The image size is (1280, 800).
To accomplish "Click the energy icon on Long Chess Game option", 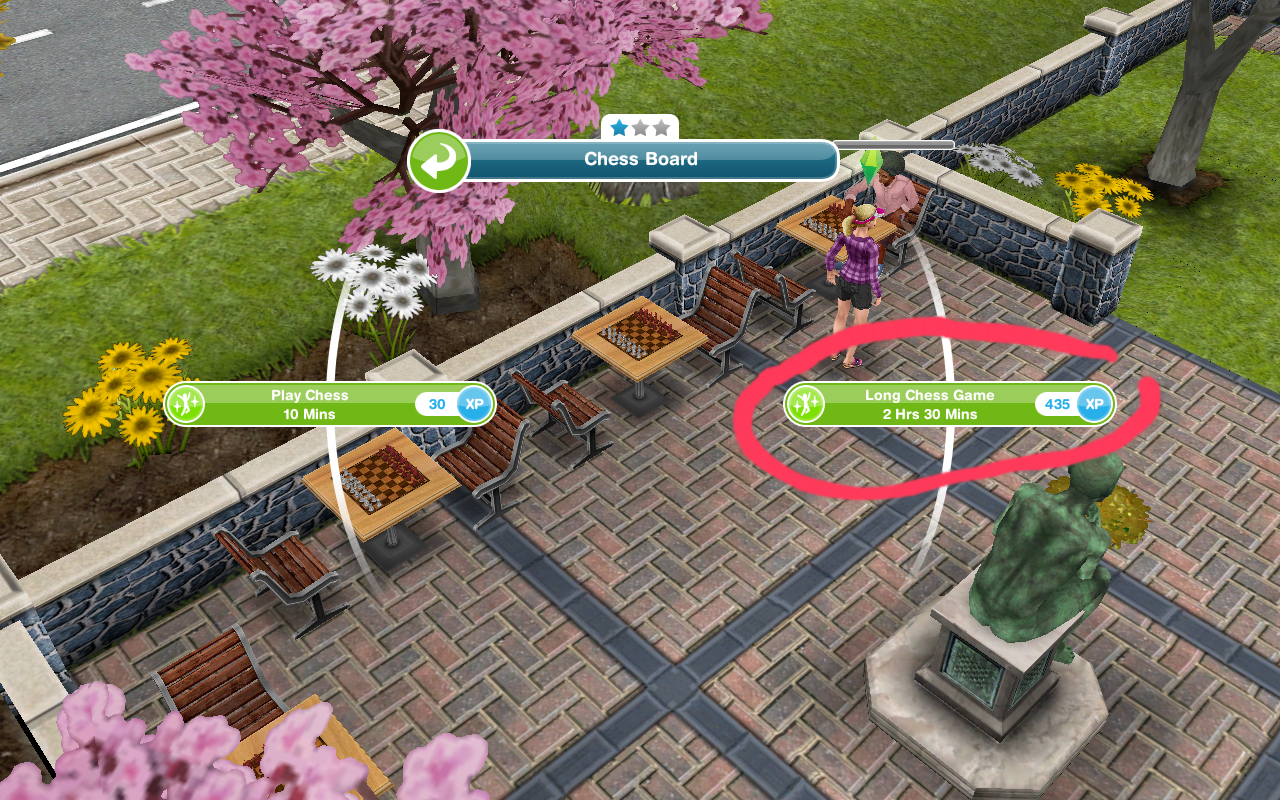I will tap(807, 404).
